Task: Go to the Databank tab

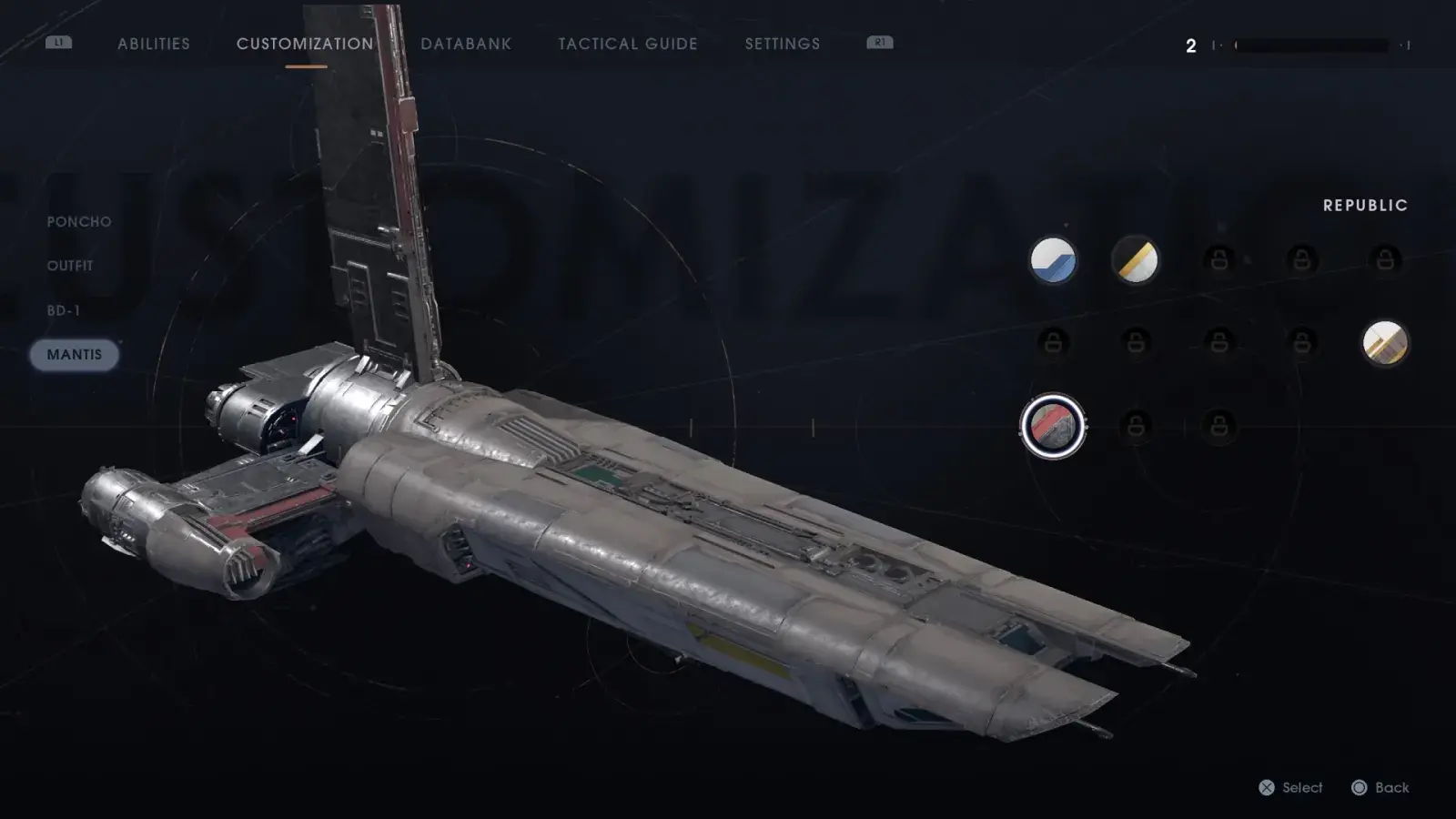Action: click(466, 44)
